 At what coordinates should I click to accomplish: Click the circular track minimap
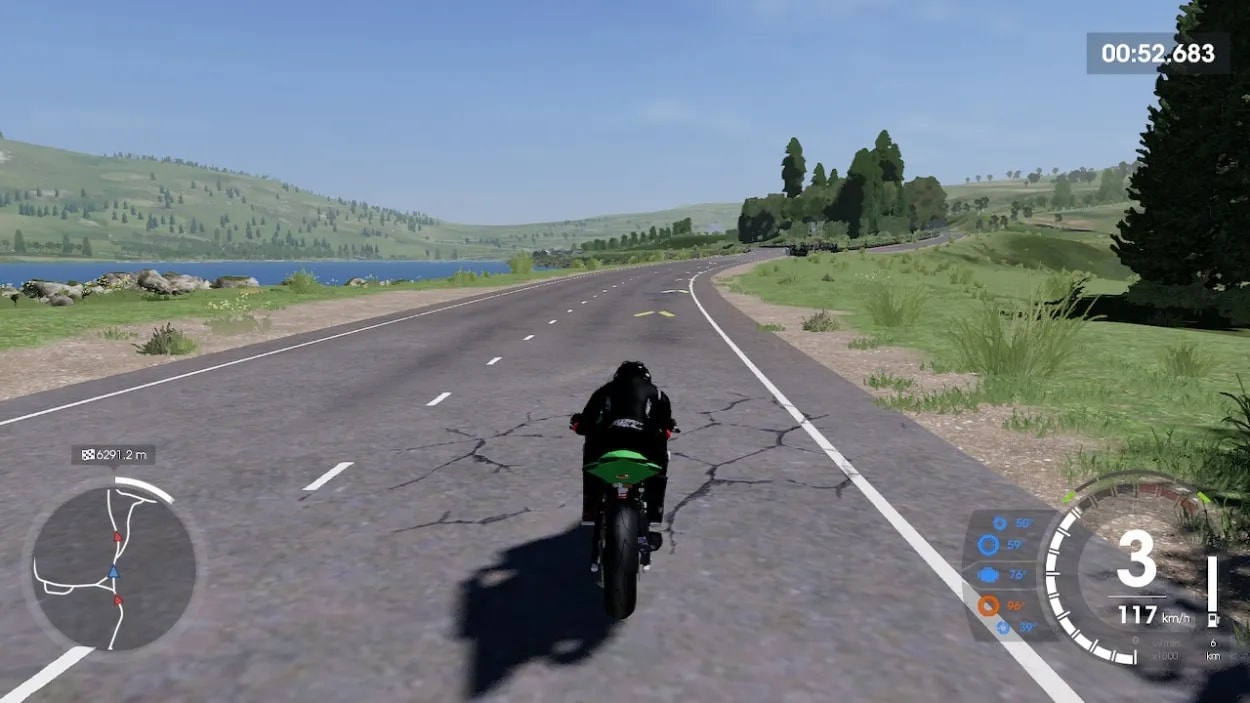113,566
